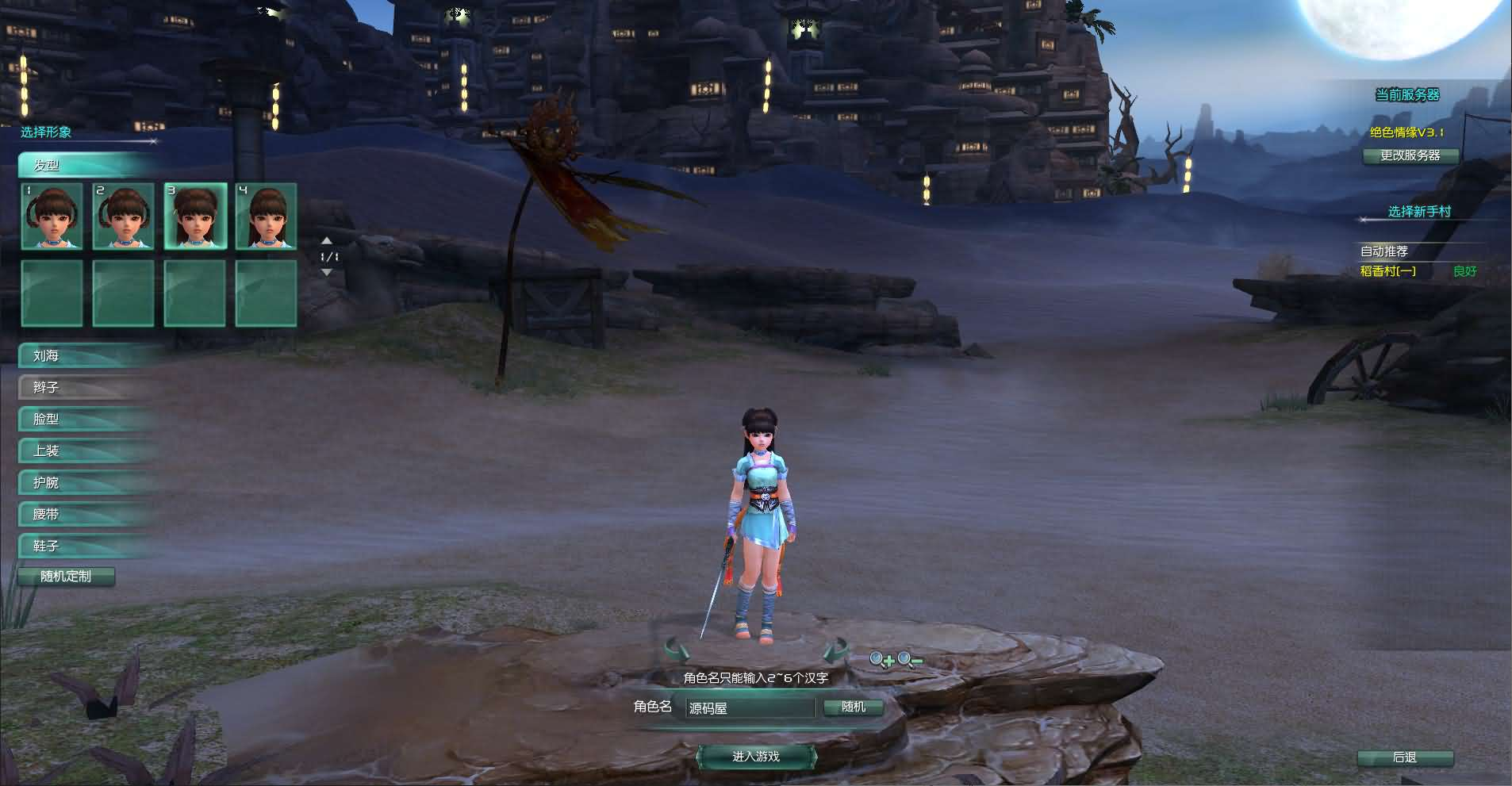Pick hairstyle thumbnail number 3
Screen dimensions: 1512x786
coord(195,217)
